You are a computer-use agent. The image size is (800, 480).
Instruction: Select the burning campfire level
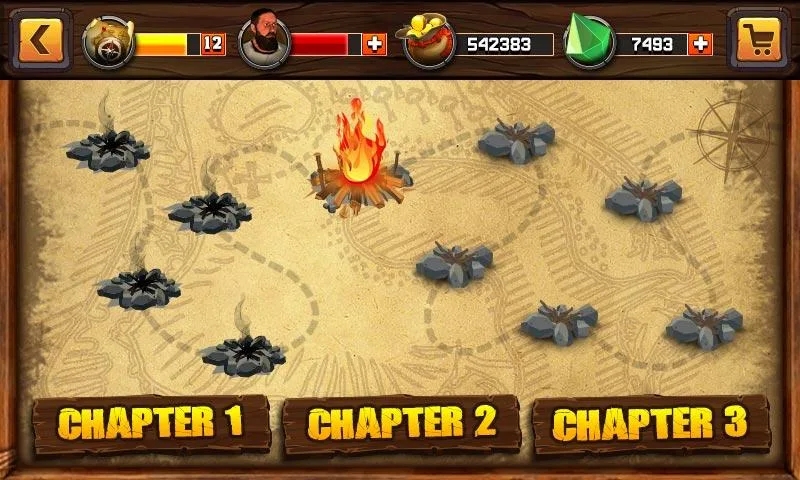point(360,165)
